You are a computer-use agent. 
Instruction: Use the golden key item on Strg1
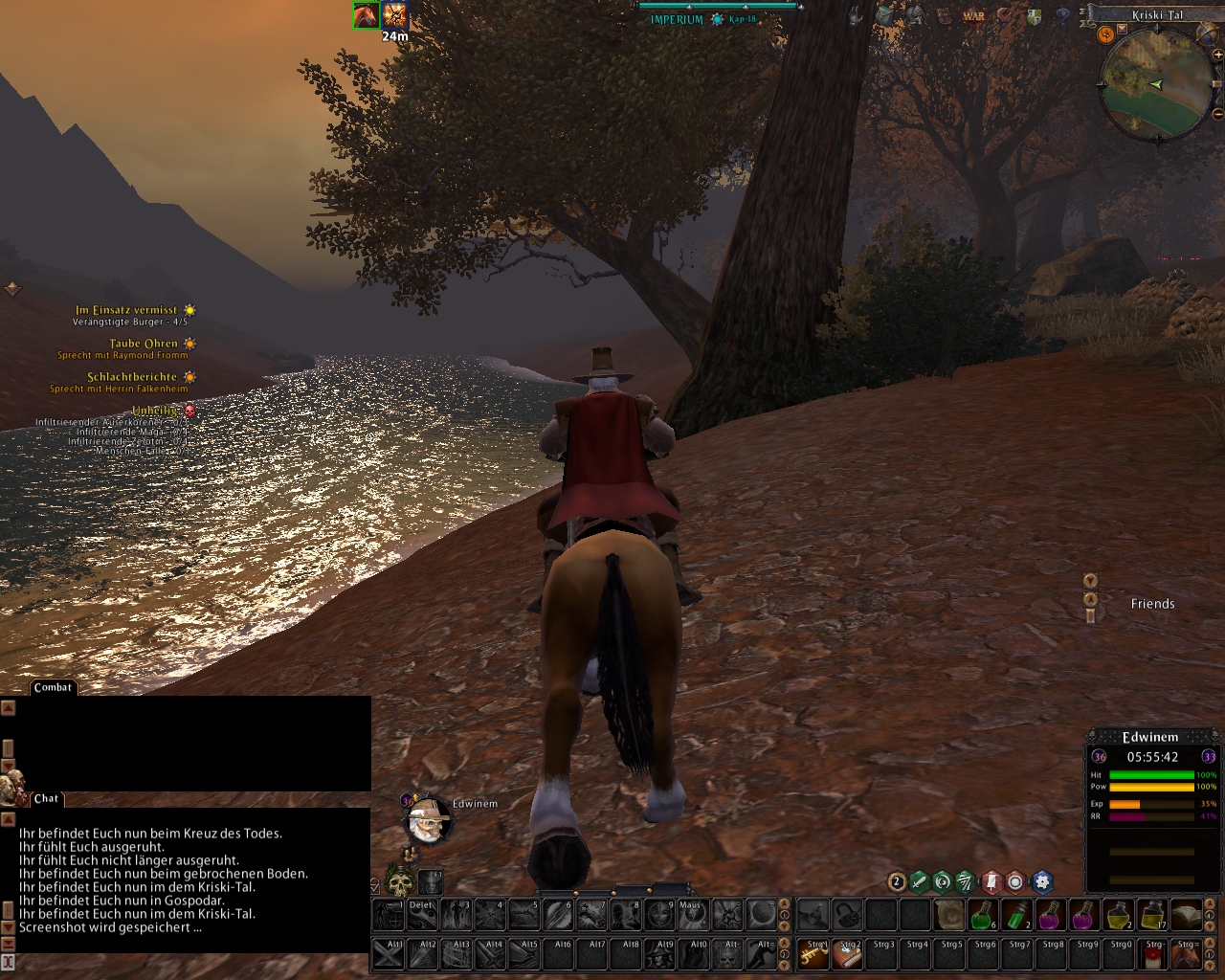click(x=813, y=954)
